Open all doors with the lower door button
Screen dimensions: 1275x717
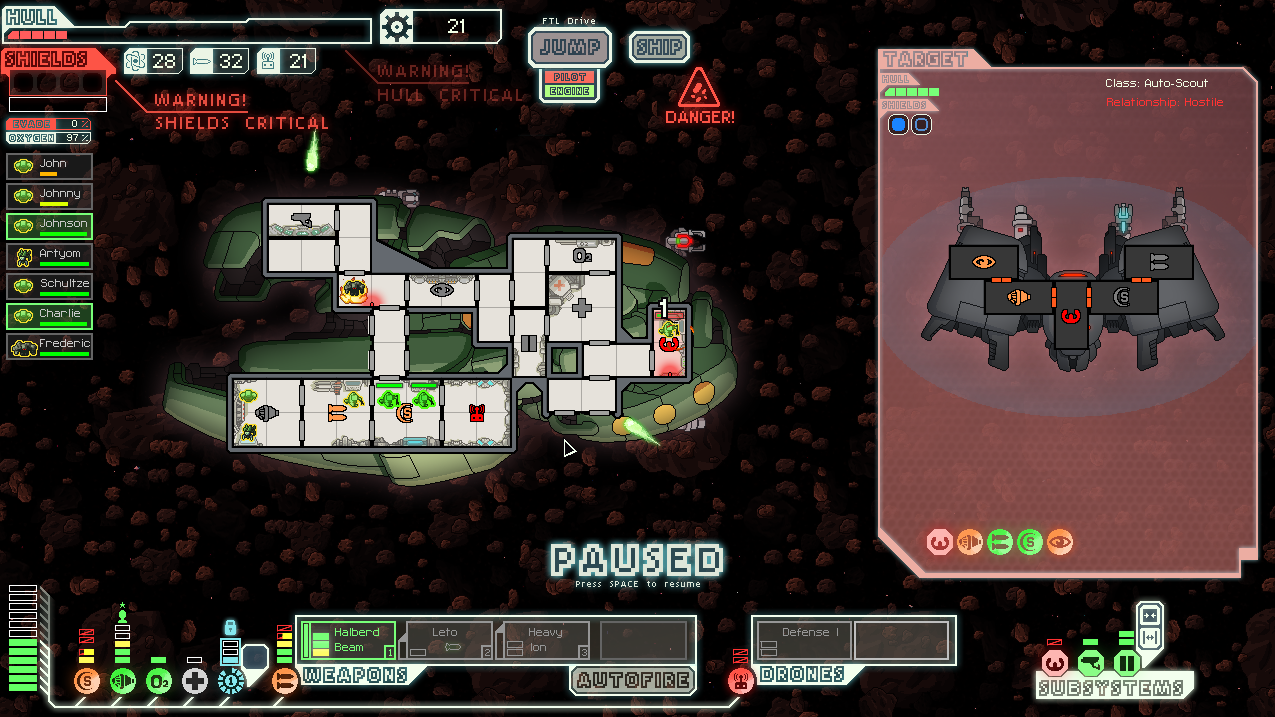[1150, 638]
